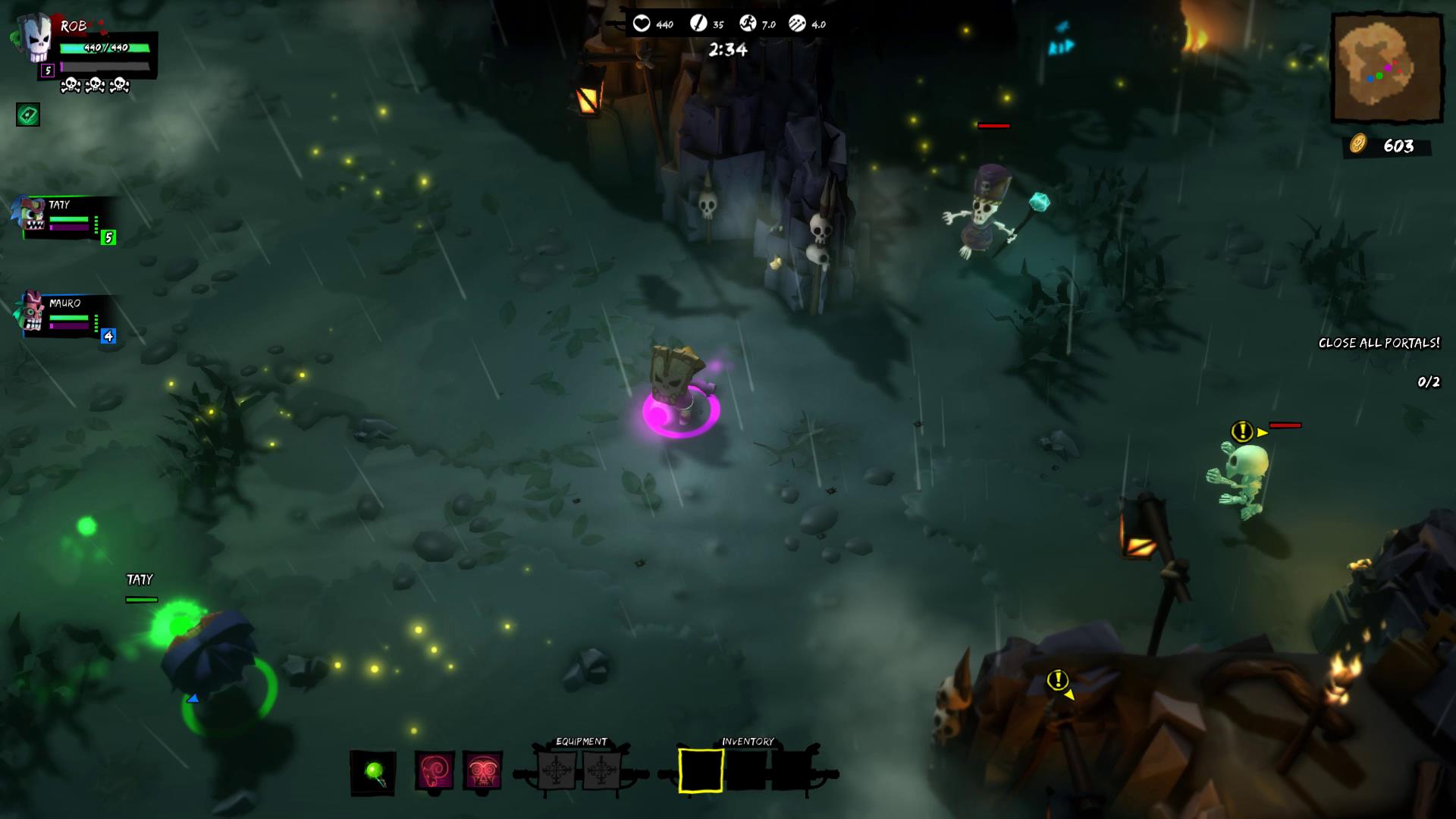
Task: Trigger the pink voodoo mask ability
Action: tap(483, 771)
